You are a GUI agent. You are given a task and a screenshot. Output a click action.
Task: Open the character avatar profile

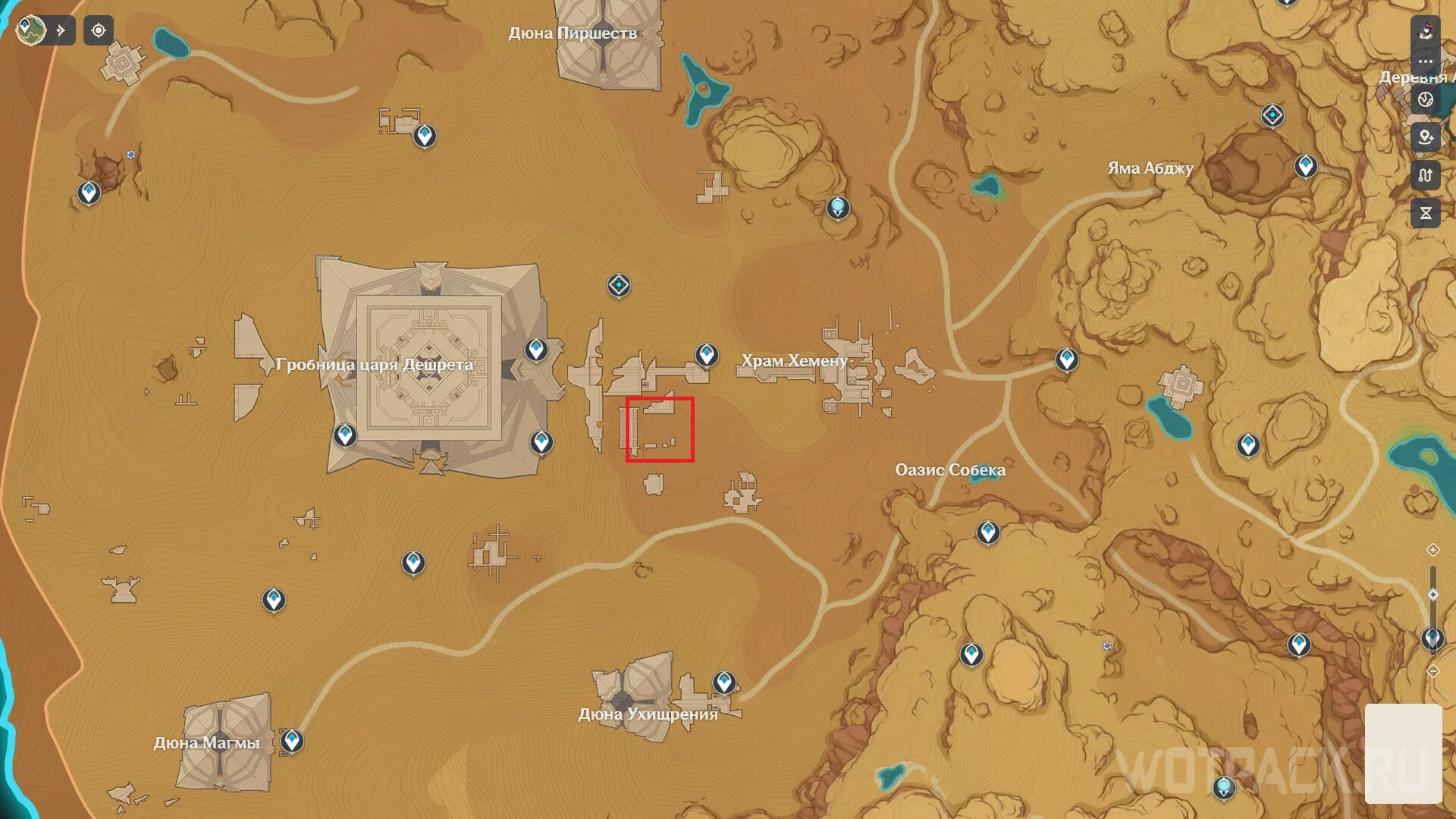(x=1425, y=30)
